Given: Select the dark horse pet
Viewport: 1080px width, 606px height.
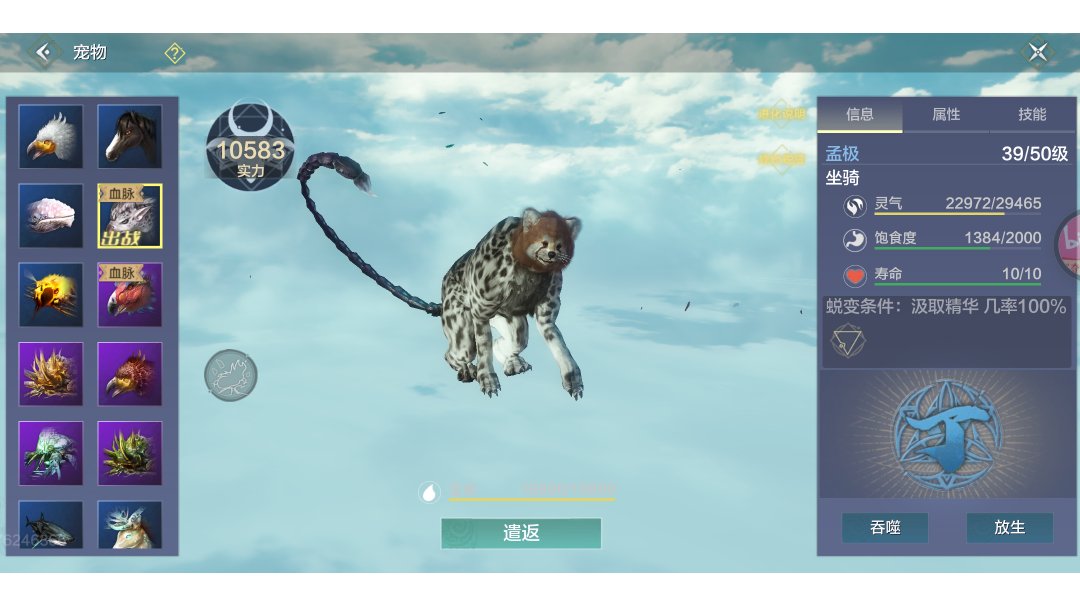Looking at the screenshot, I should (x=130, y=137).
